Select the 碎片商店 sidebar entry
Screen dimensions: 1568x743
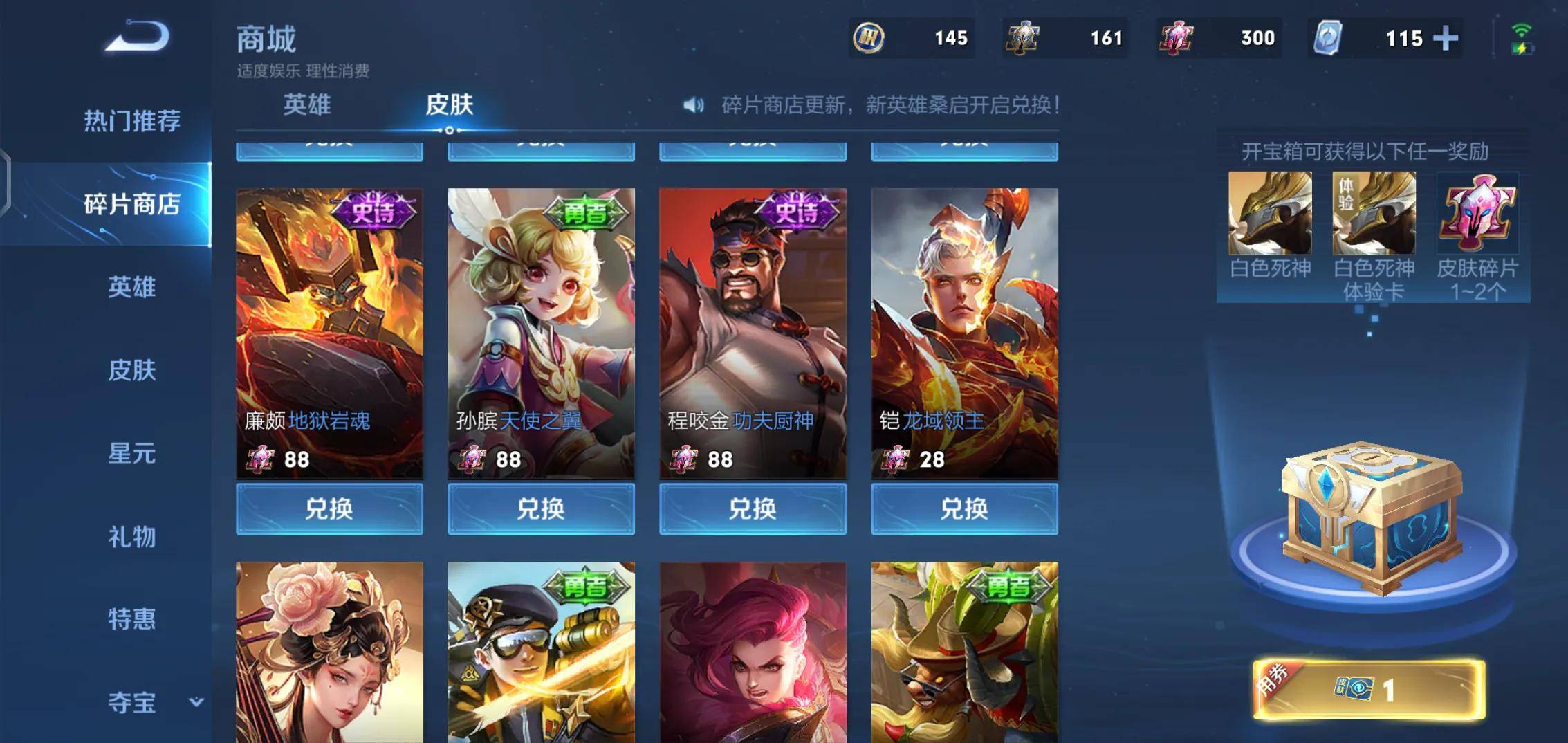(x=131, y=204)
